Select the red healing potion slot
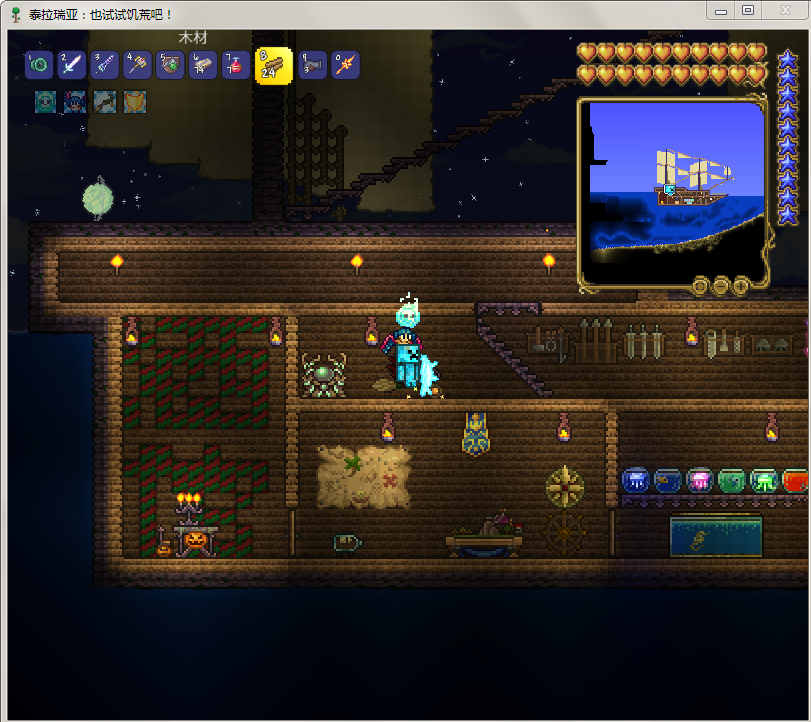811x722 pixels. point(236,65)
